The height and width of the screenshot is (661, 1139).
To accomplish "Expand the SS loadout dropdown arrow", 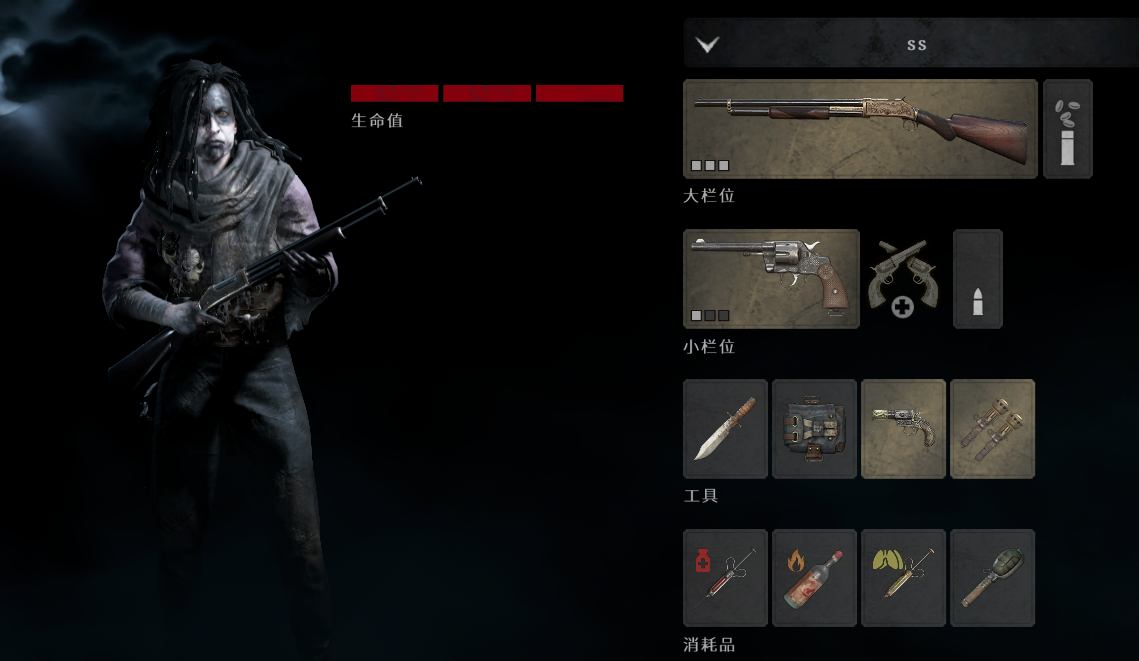I will click(708, 44).
